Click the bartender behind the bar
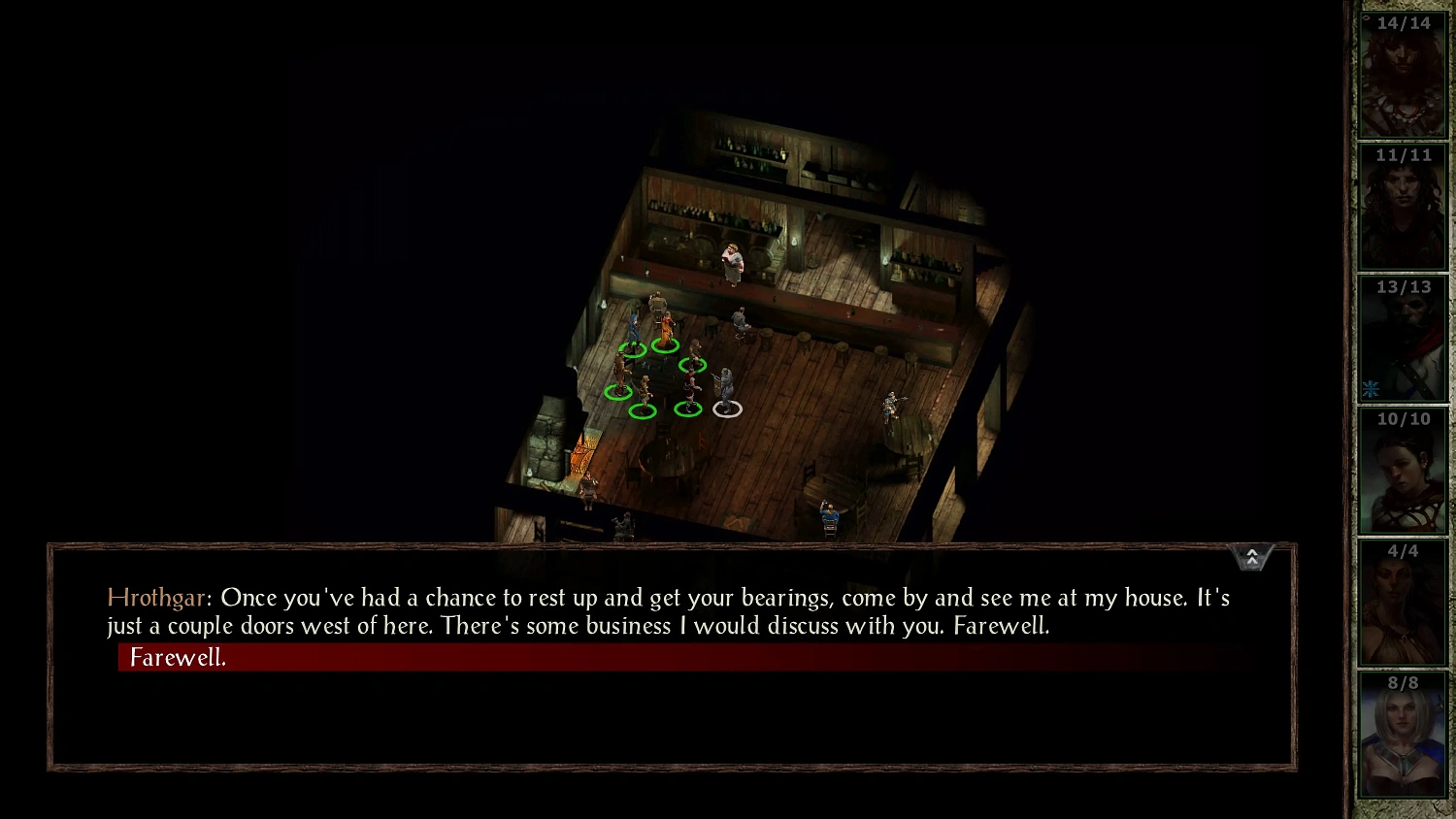1456x819 pixels. coord(733,262)
